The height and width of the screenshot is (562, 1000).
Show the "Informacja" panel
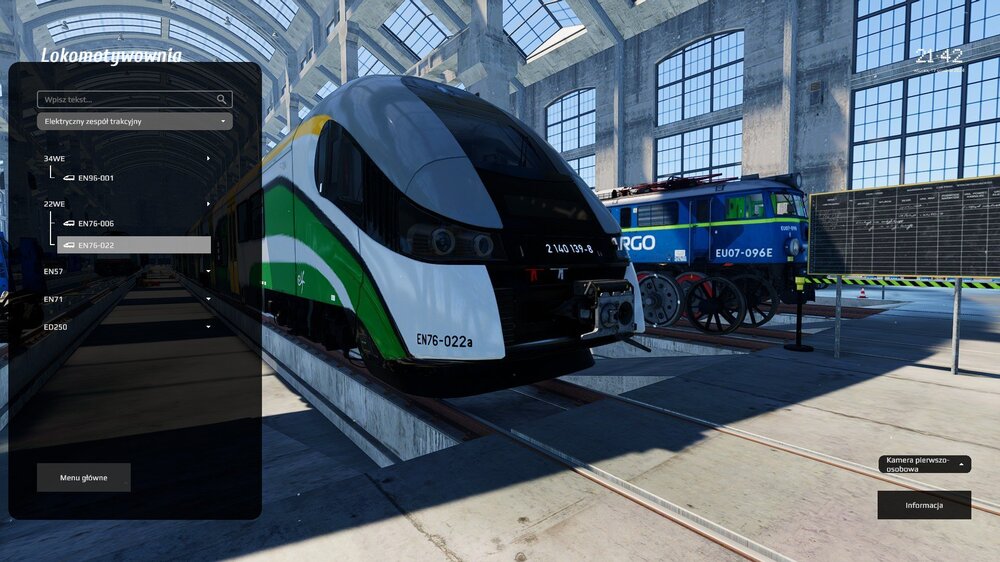(x=924, y=505)
